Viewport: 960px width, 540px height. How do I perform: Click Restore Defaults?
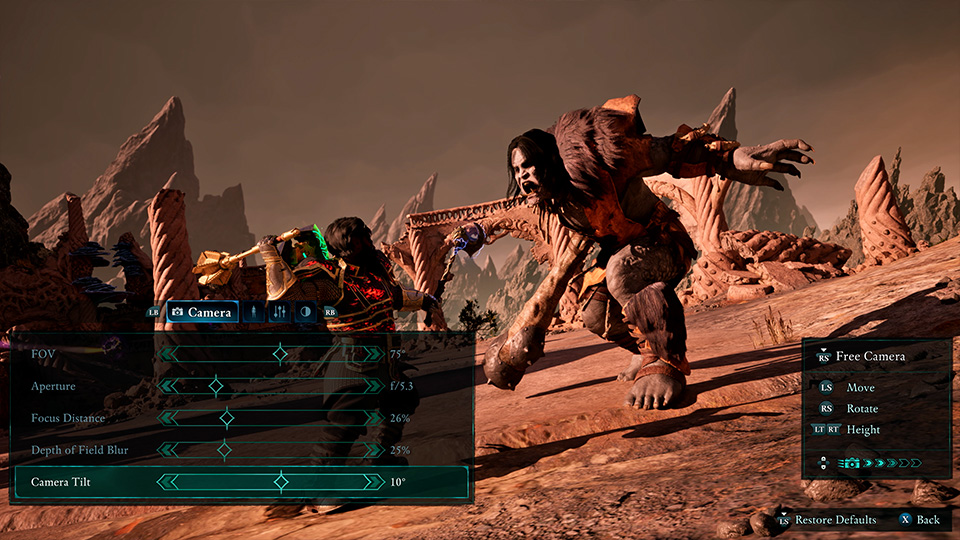click(835, 520)
